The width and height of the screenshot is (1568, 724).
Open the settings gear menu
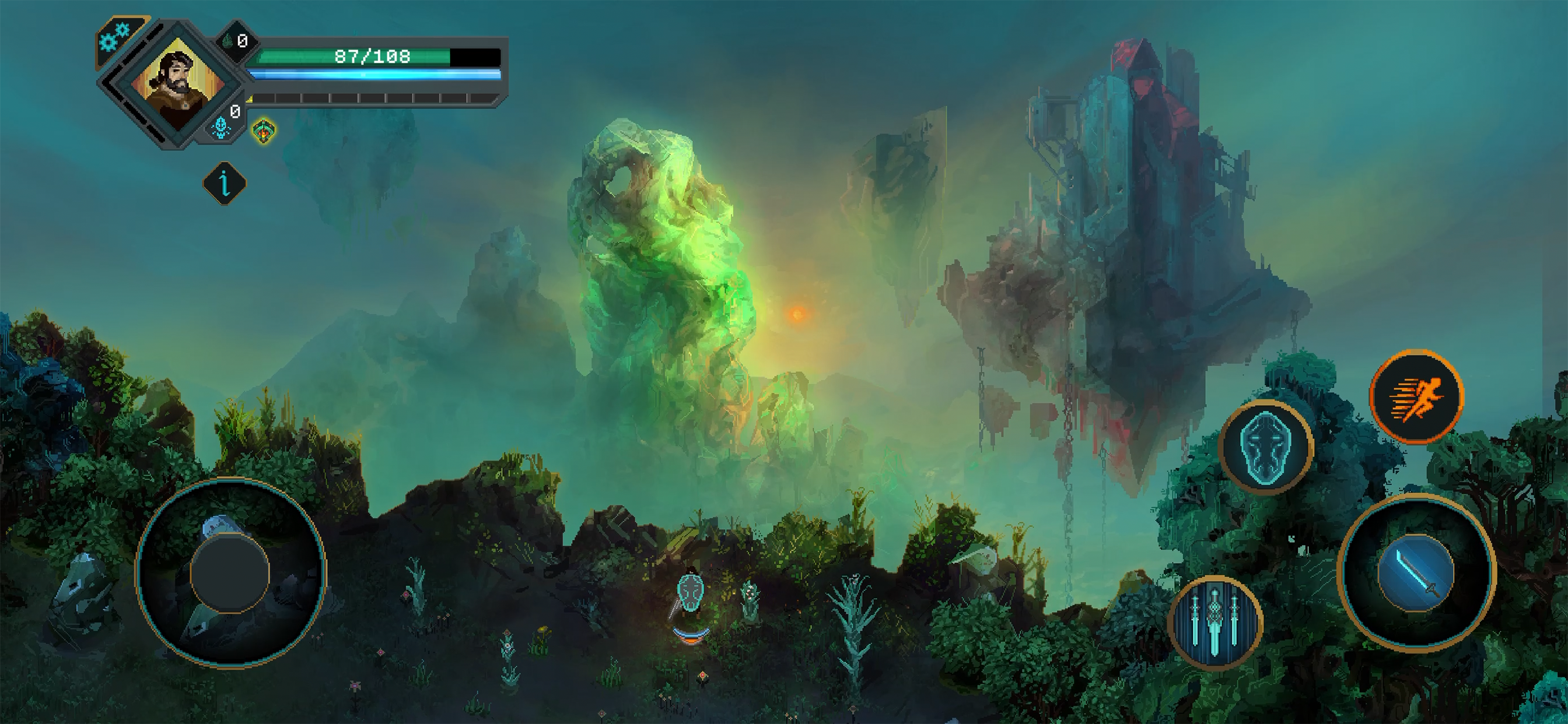coord(116,37)
